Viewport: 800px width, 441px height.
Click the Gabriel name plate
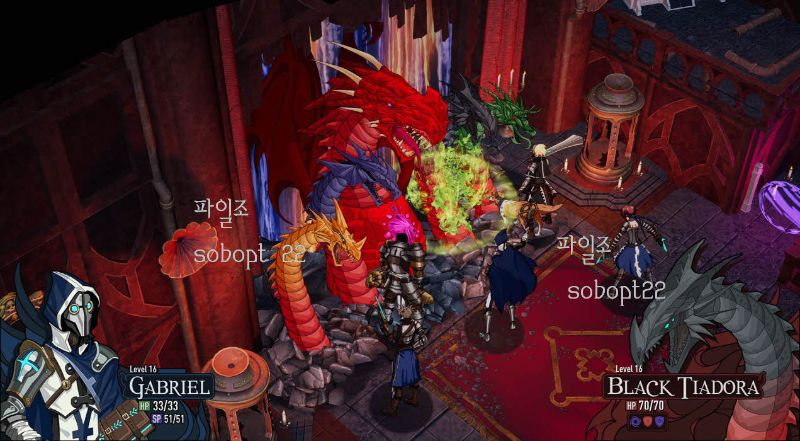[169, 386]
